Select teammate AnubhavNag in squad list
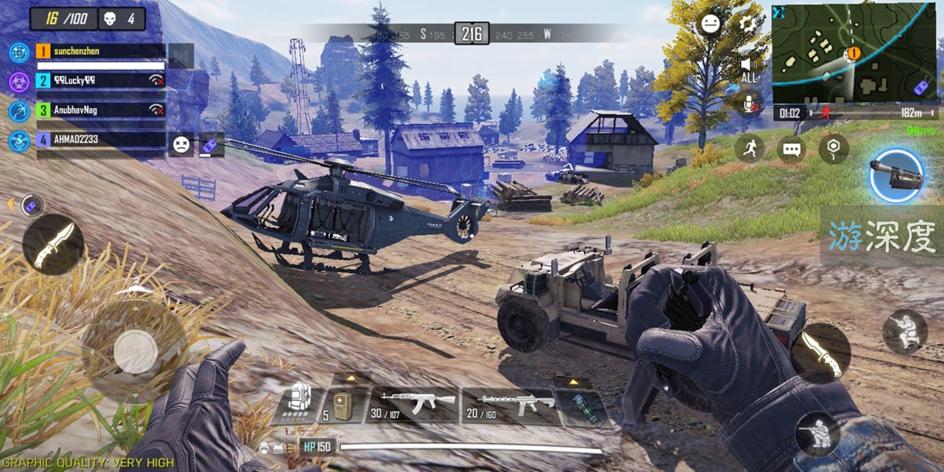This screenshot has width=944, height=472. (x=100, y=109)
